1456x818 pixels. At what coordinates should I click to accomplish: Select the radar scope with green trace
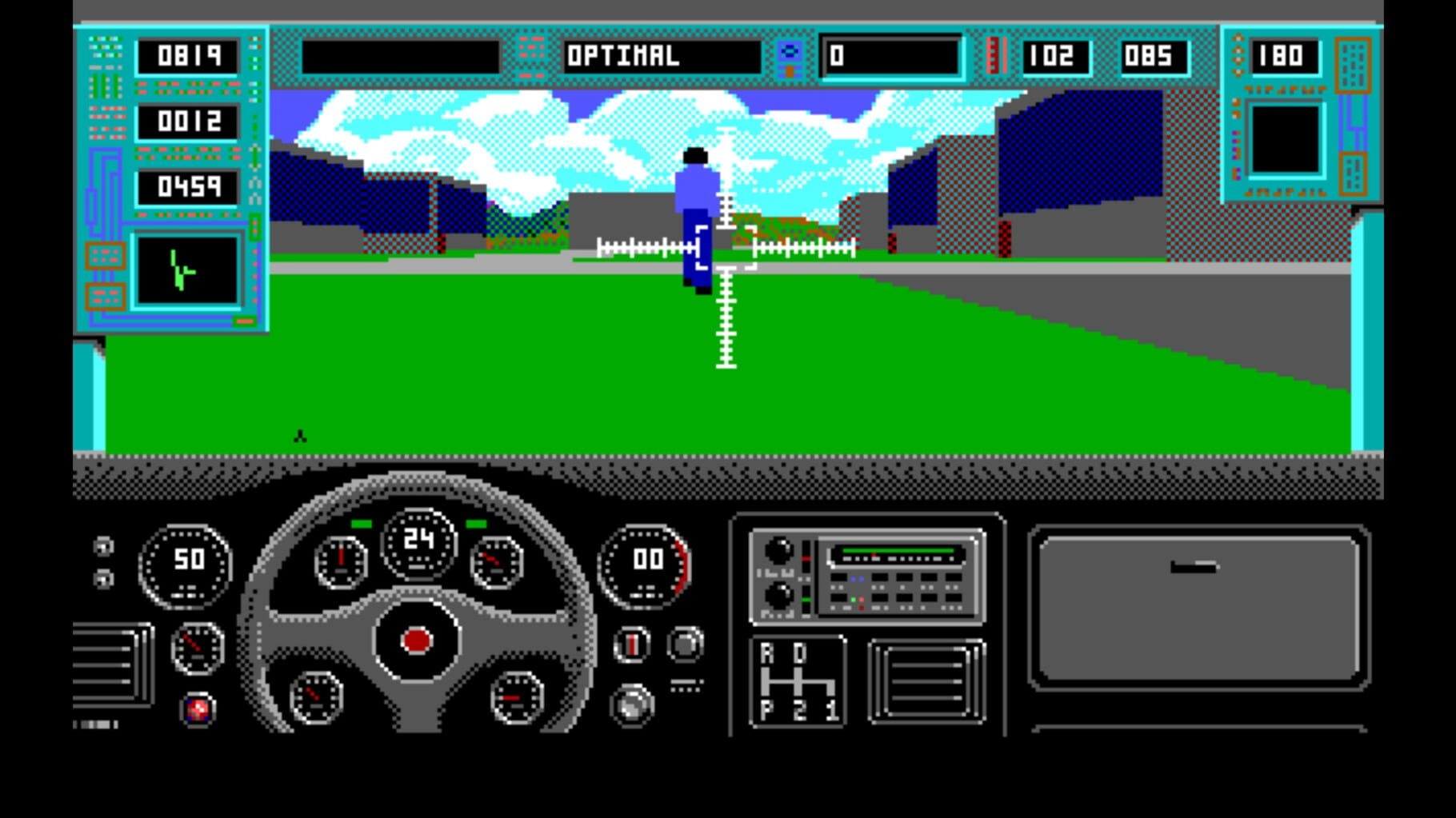(x=188, y=271)
